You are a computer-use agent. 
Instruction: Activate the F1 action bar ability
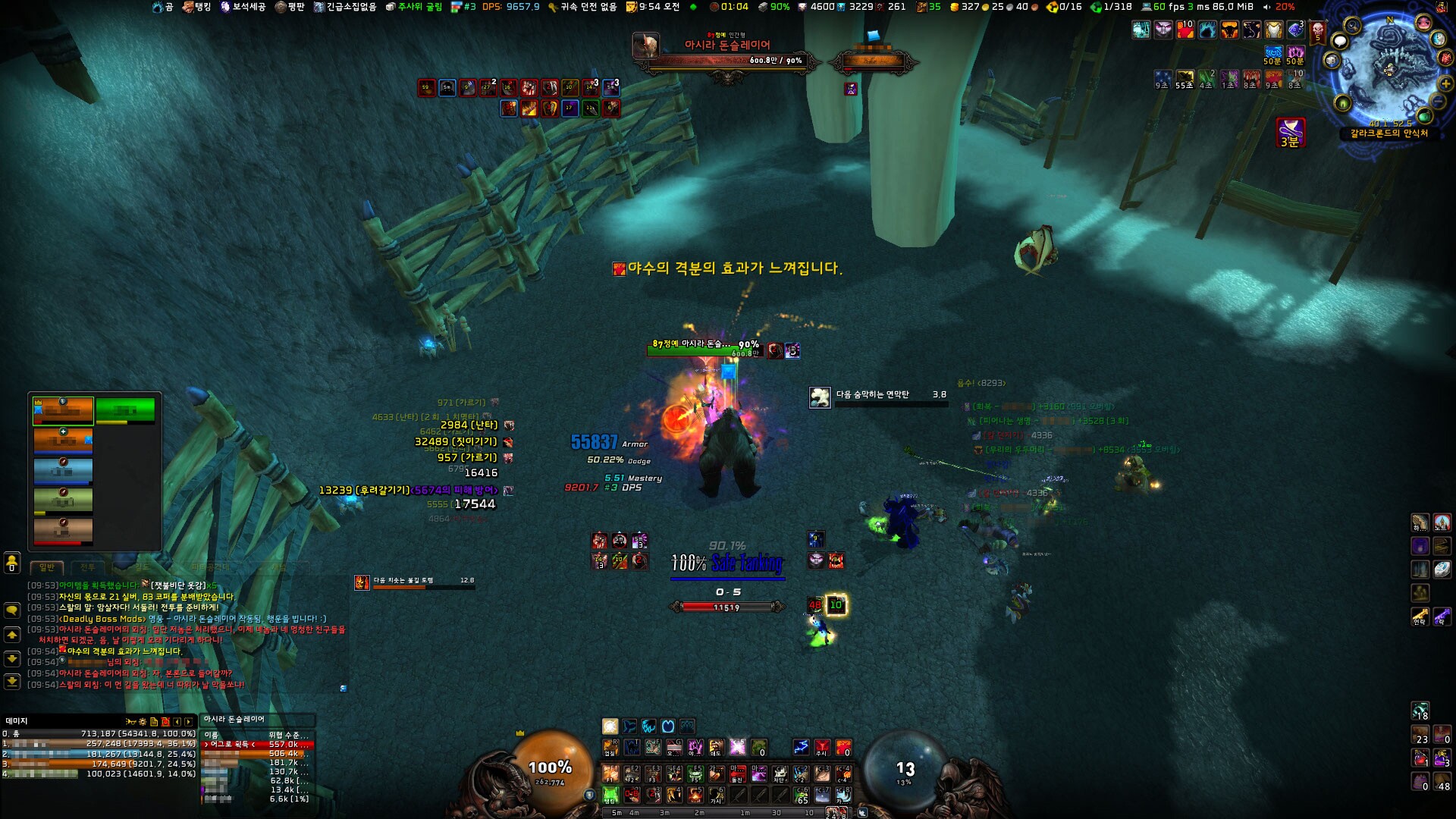tap(610, 774)
